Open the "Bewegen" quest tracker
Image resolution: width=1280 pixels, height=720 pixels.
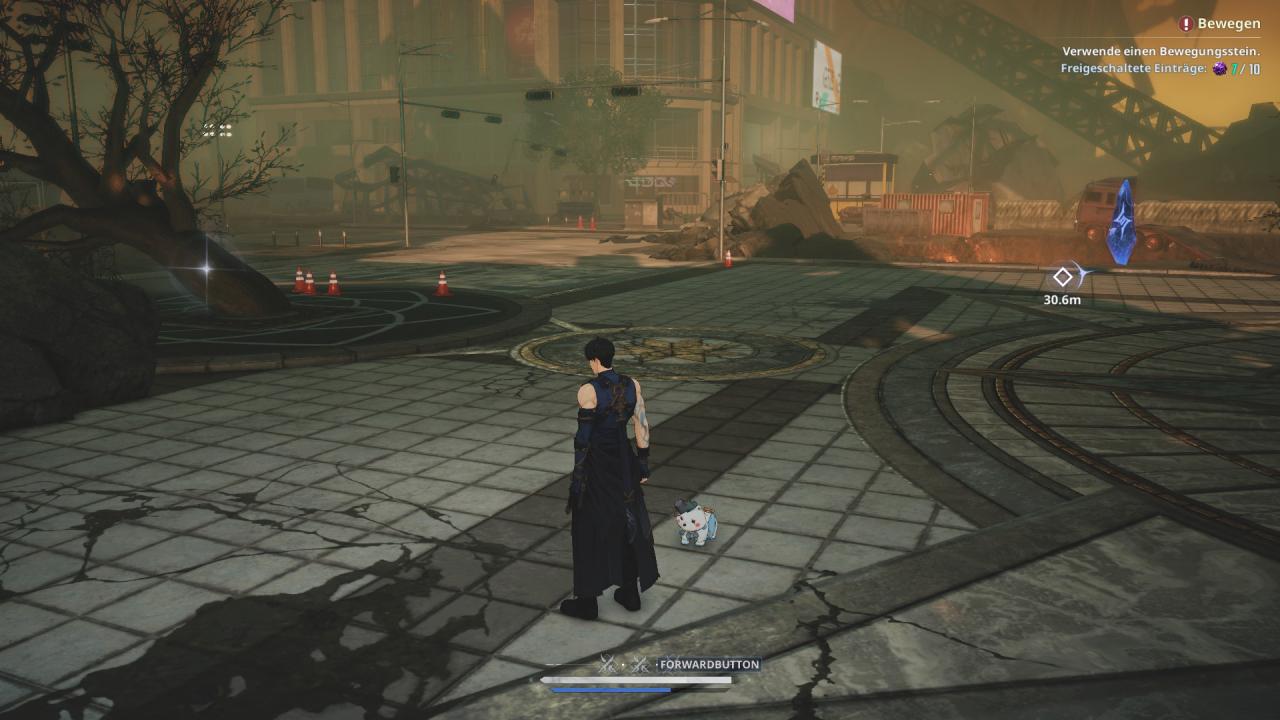[1220, 24]
